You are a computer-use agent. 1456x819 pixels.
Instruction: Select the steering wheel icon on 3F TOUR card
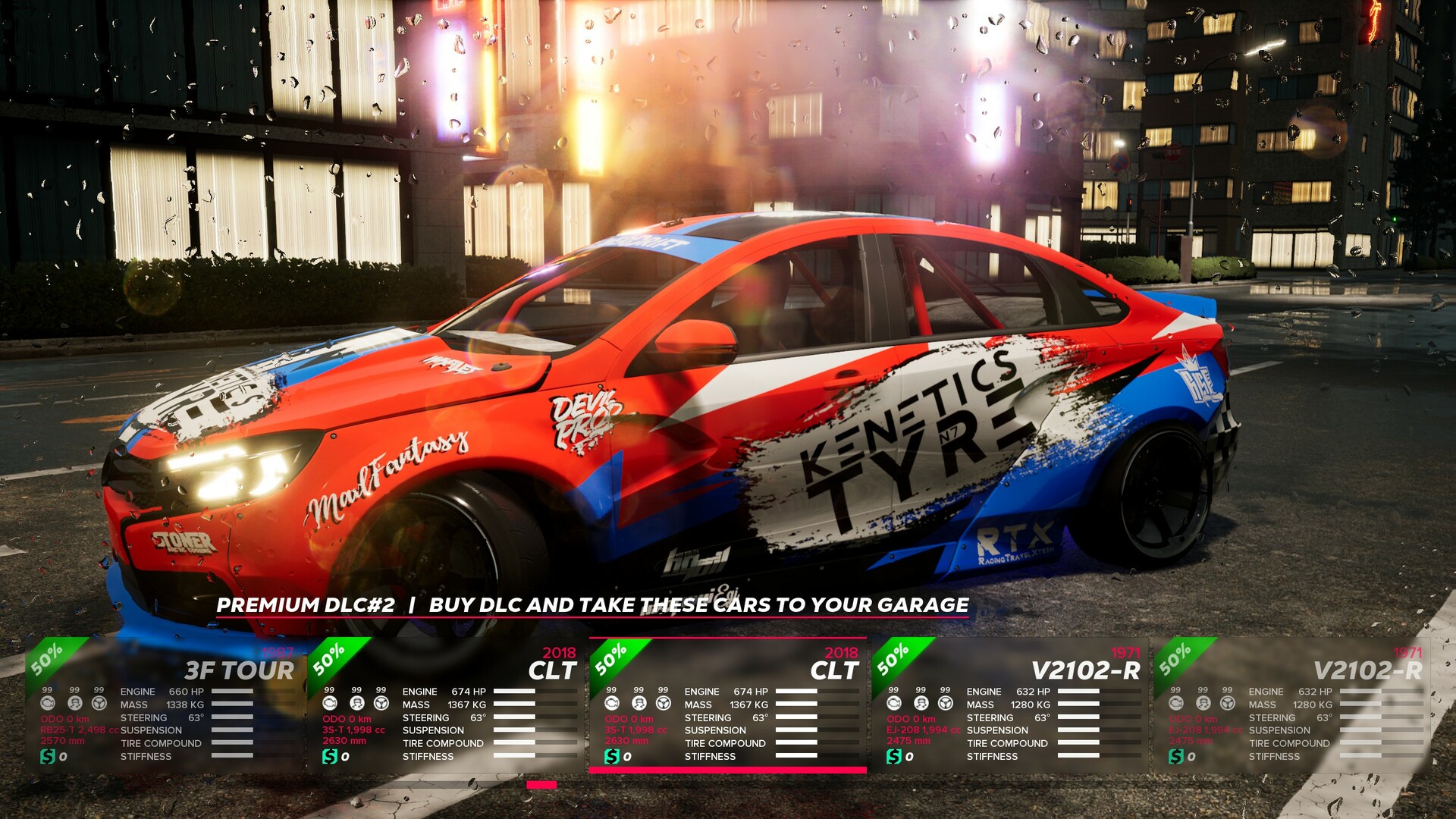click(99, 704)
